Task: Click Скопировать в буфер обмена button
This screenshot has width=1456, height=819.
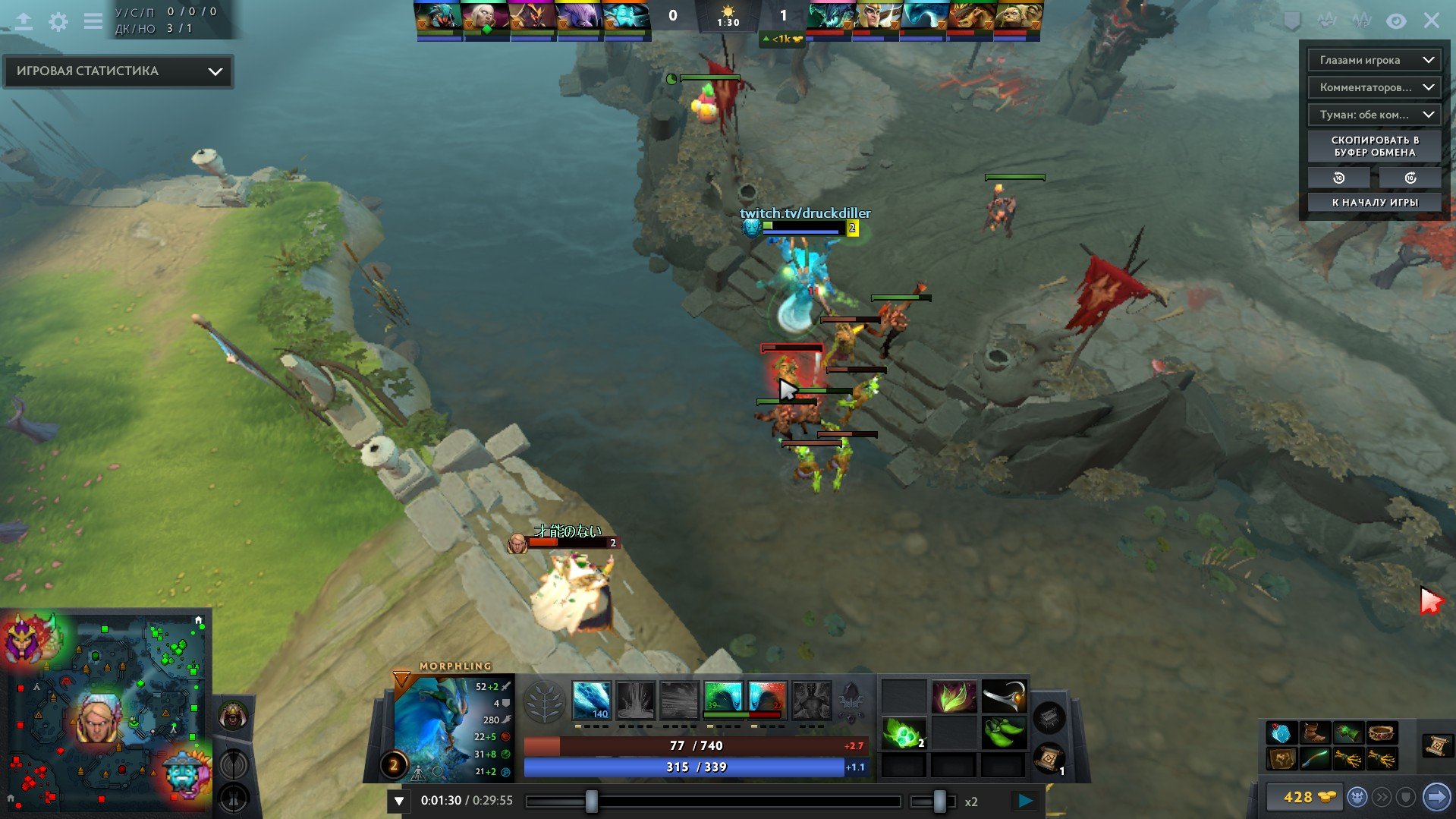Action: (x=1374, y=146)
